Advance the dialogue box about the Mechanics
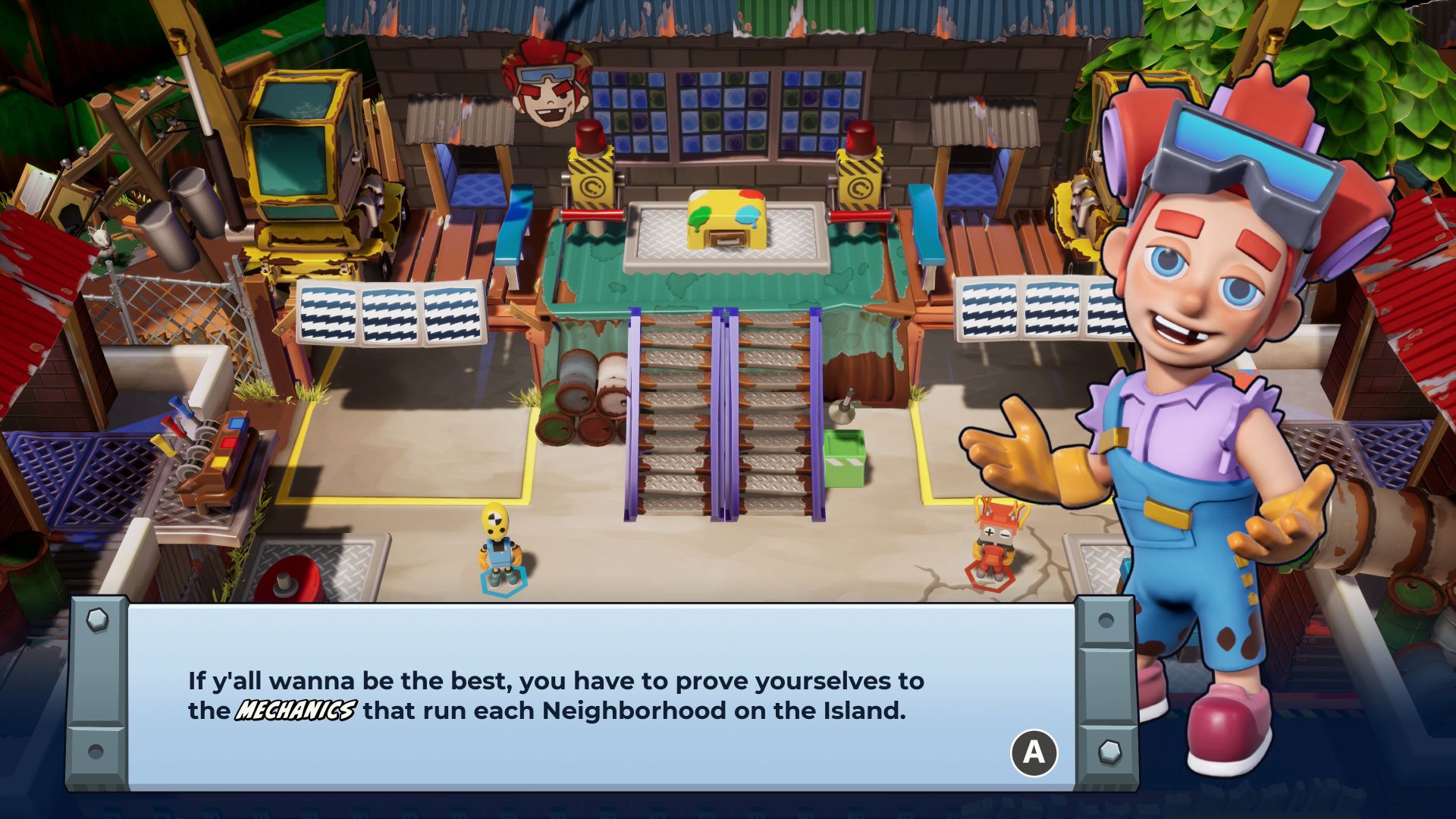Screen dimensions: 1456x819 coord(1034,752)
